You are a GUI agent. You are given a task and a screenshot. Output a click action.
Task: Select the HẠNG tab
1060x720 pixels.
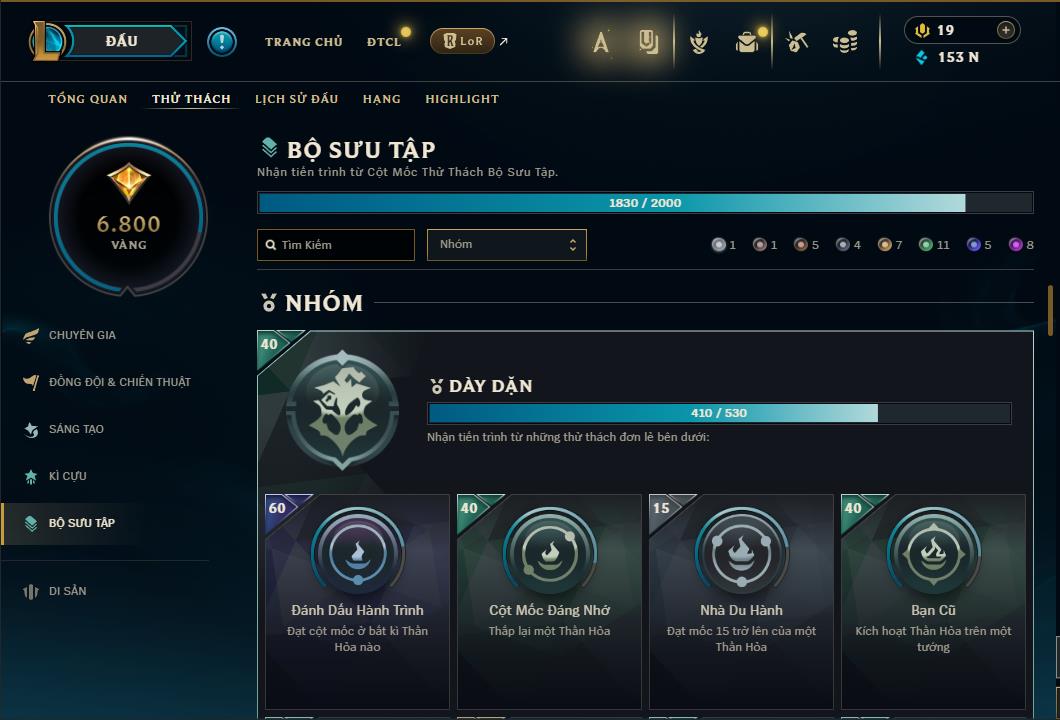coord(382,99)
